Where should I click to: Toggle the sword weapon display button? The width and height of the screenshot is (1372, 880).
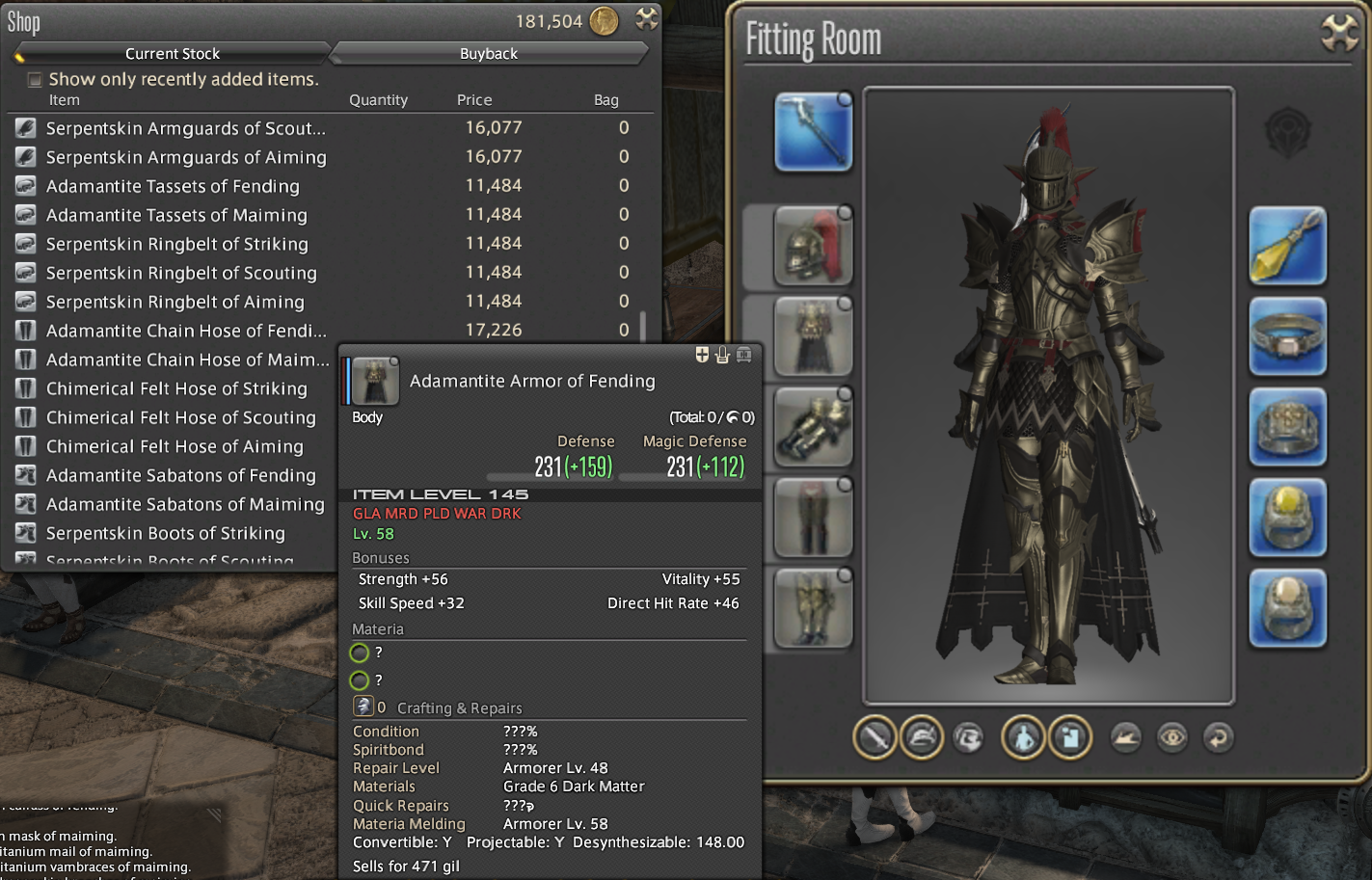tap(874, 738)
